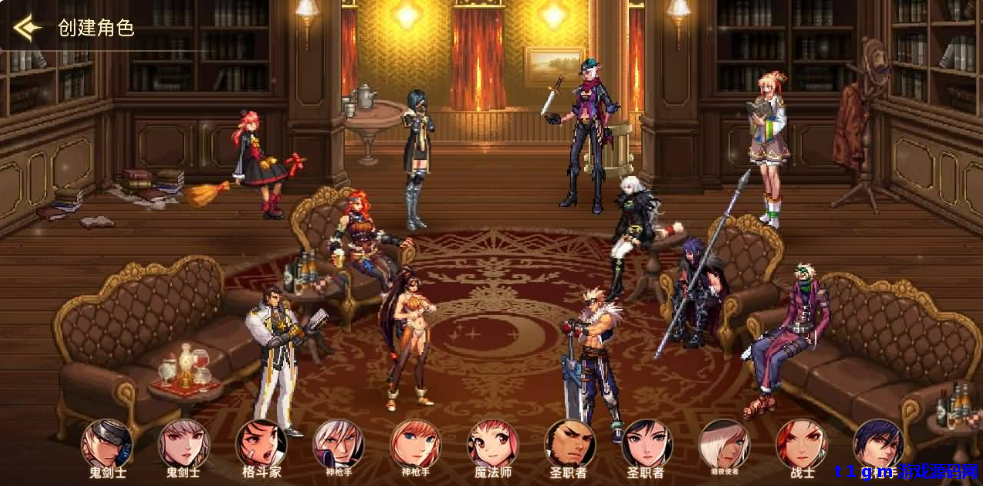
Task: Choose the black-haired female 圣职者 portrait
Action: pos(647,443)
